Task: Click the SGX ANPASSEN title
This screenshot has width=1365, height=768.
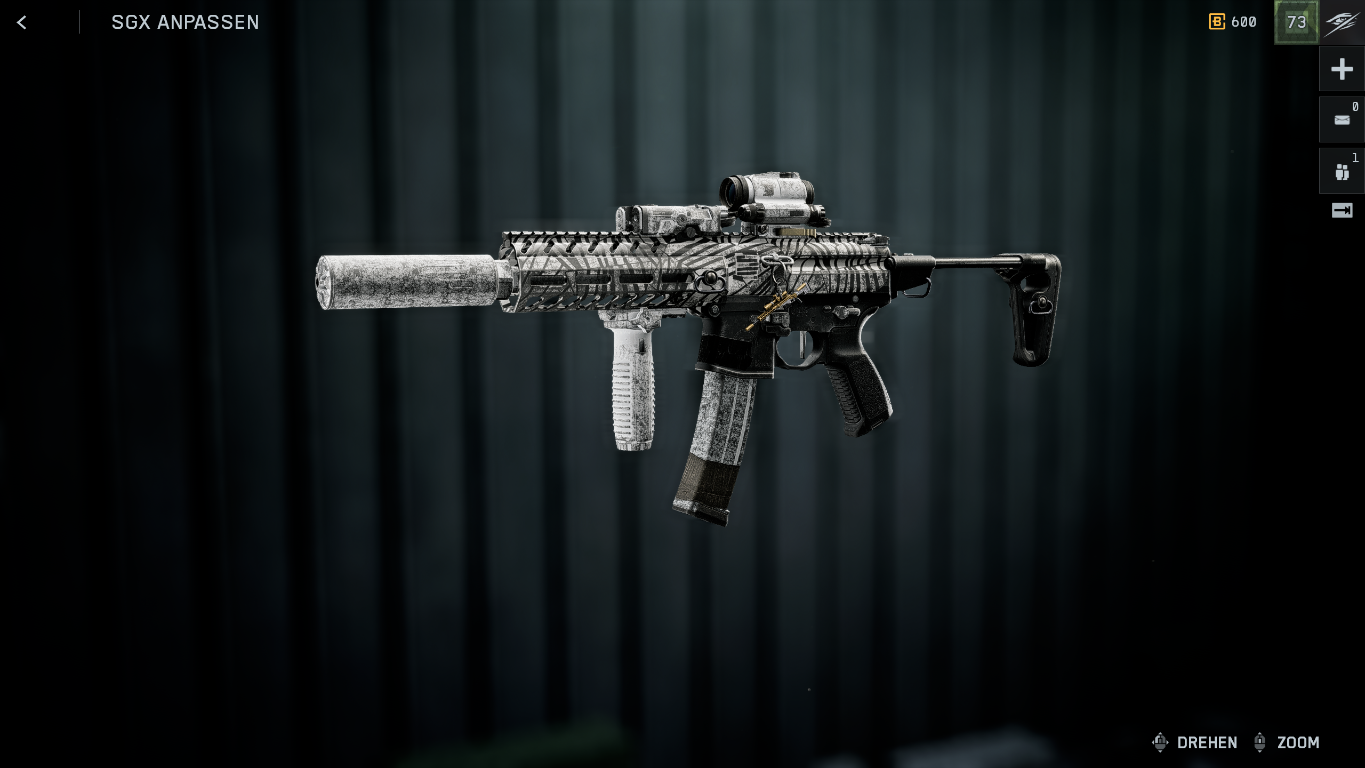Action: [185, 22]
